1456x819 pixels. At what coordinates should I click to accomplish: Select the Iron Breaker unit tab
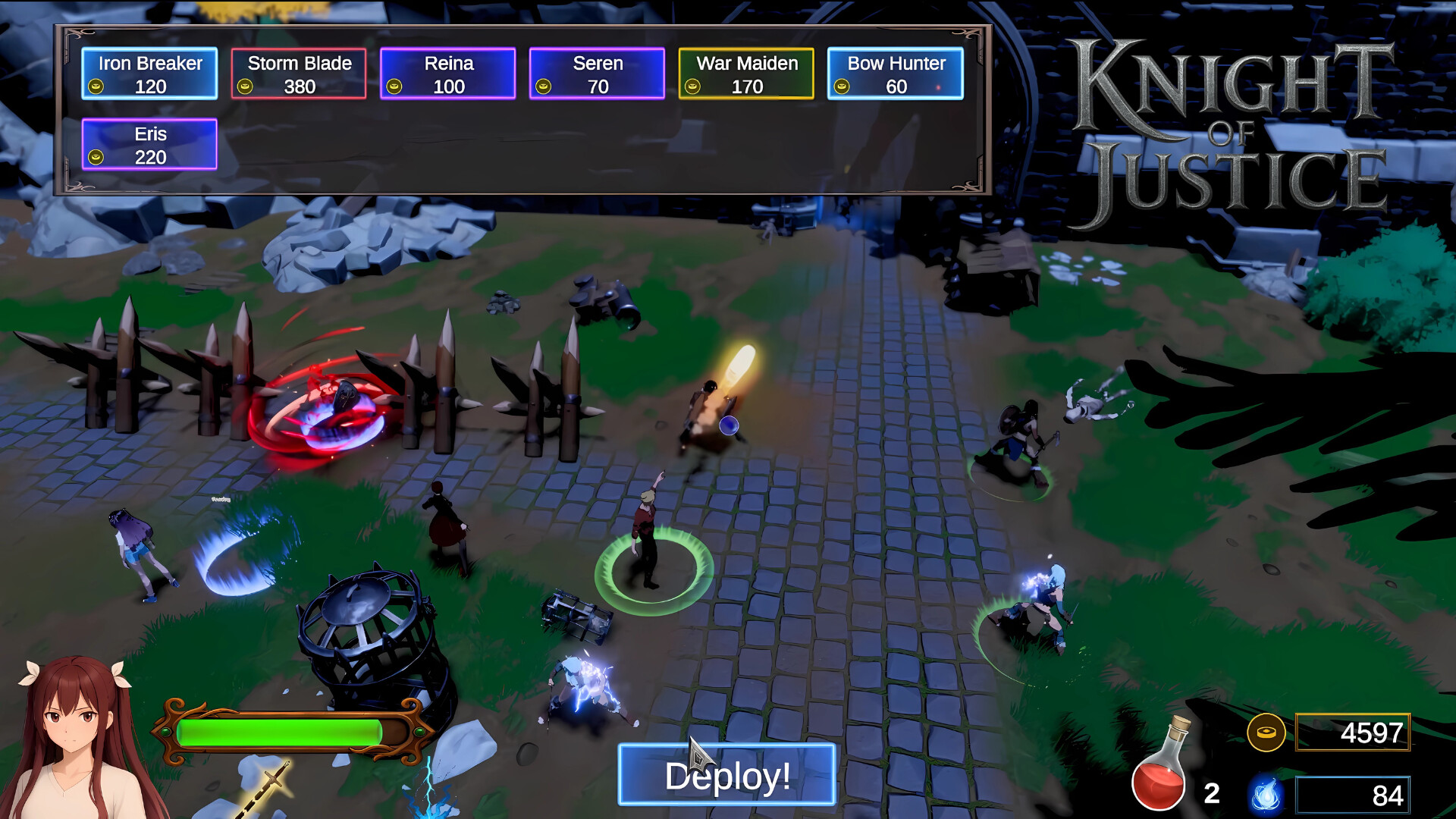149,73
